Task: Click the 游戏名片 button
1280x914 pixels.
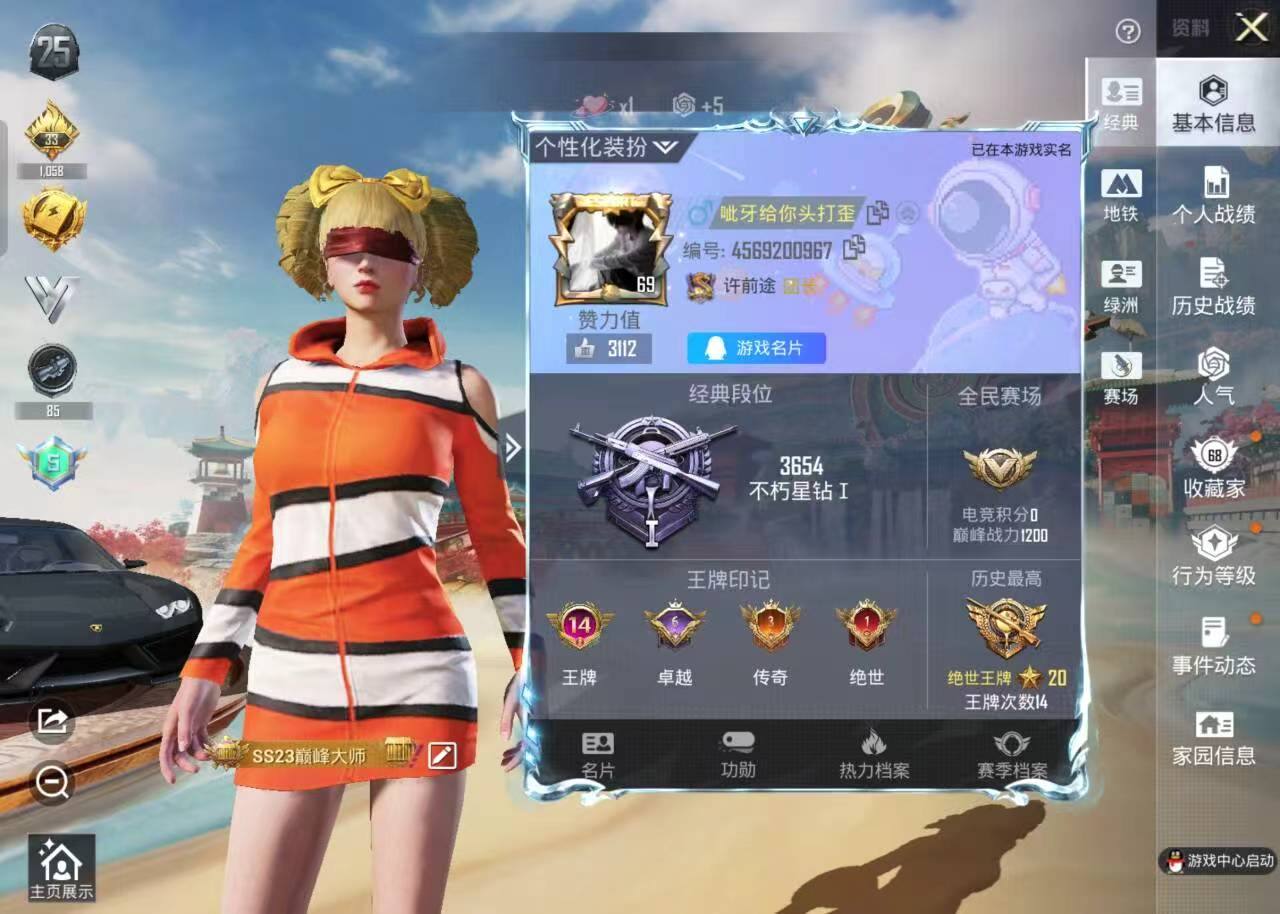Action: pos(756,348)
